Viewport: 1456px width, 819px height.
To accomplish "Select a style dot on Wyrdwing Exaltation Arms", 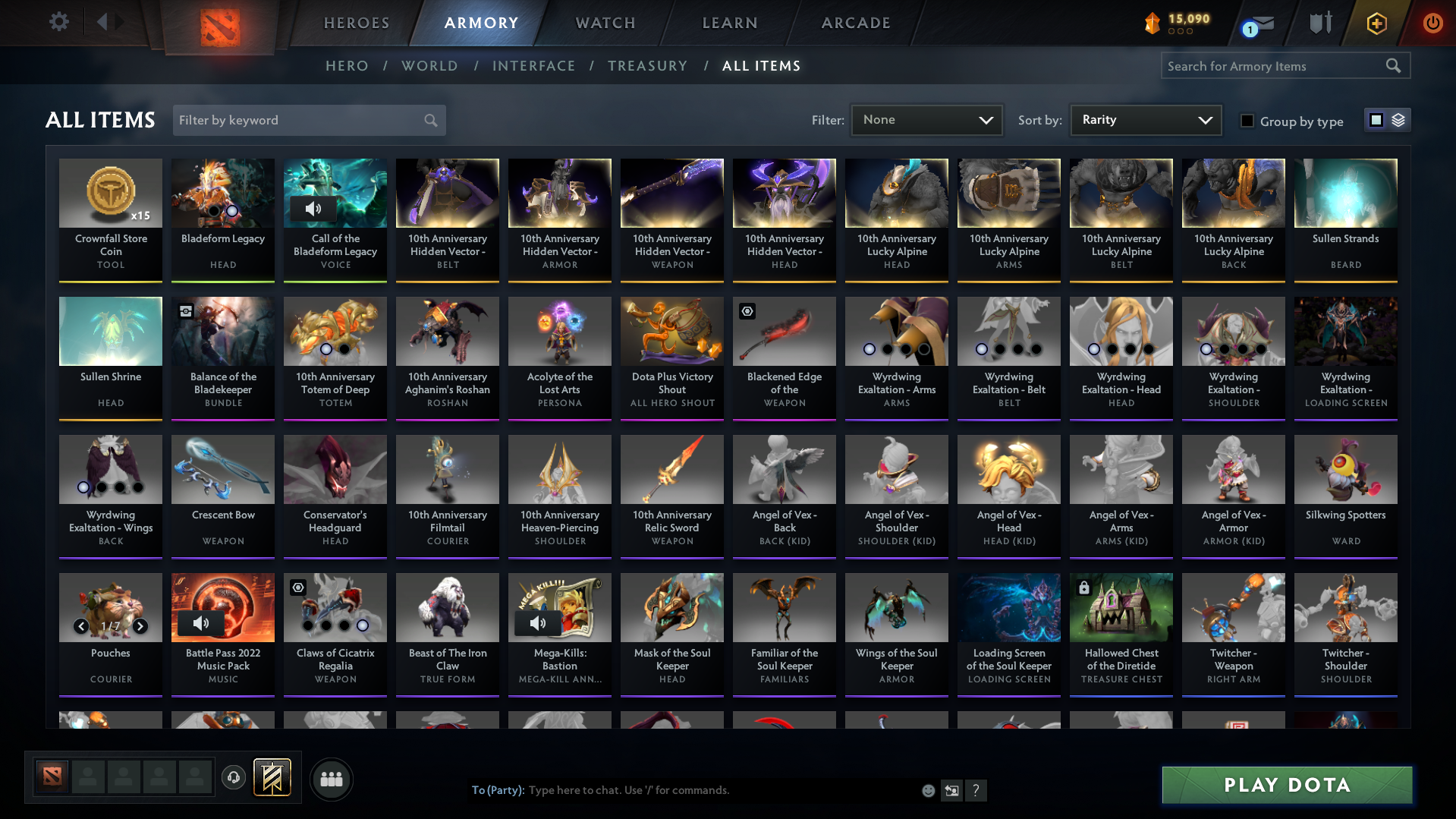I will (x=869, y=350).
